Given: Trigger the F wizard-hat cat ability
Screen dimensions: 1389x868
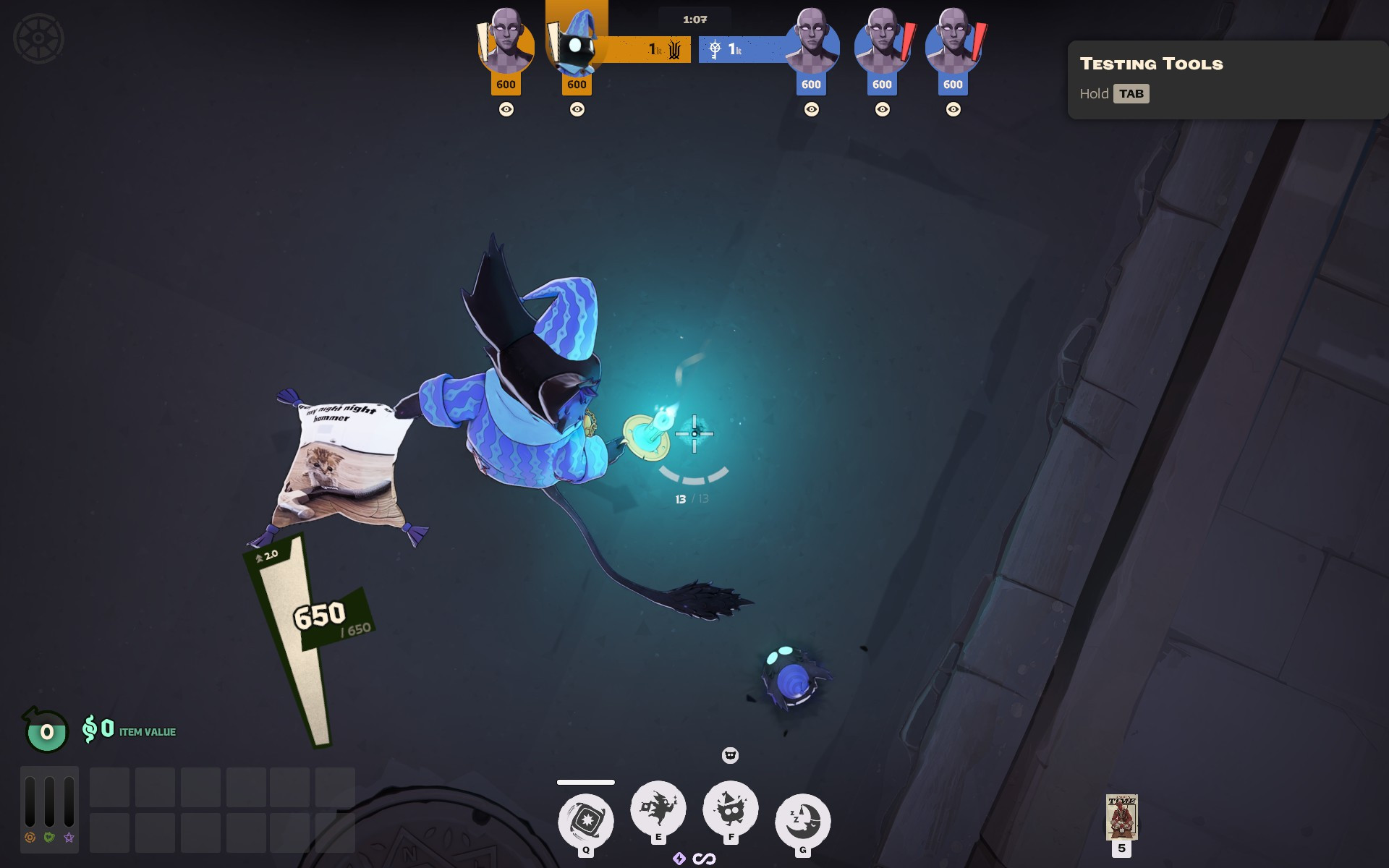Looking at the screenshot, I should pos(731,807).
